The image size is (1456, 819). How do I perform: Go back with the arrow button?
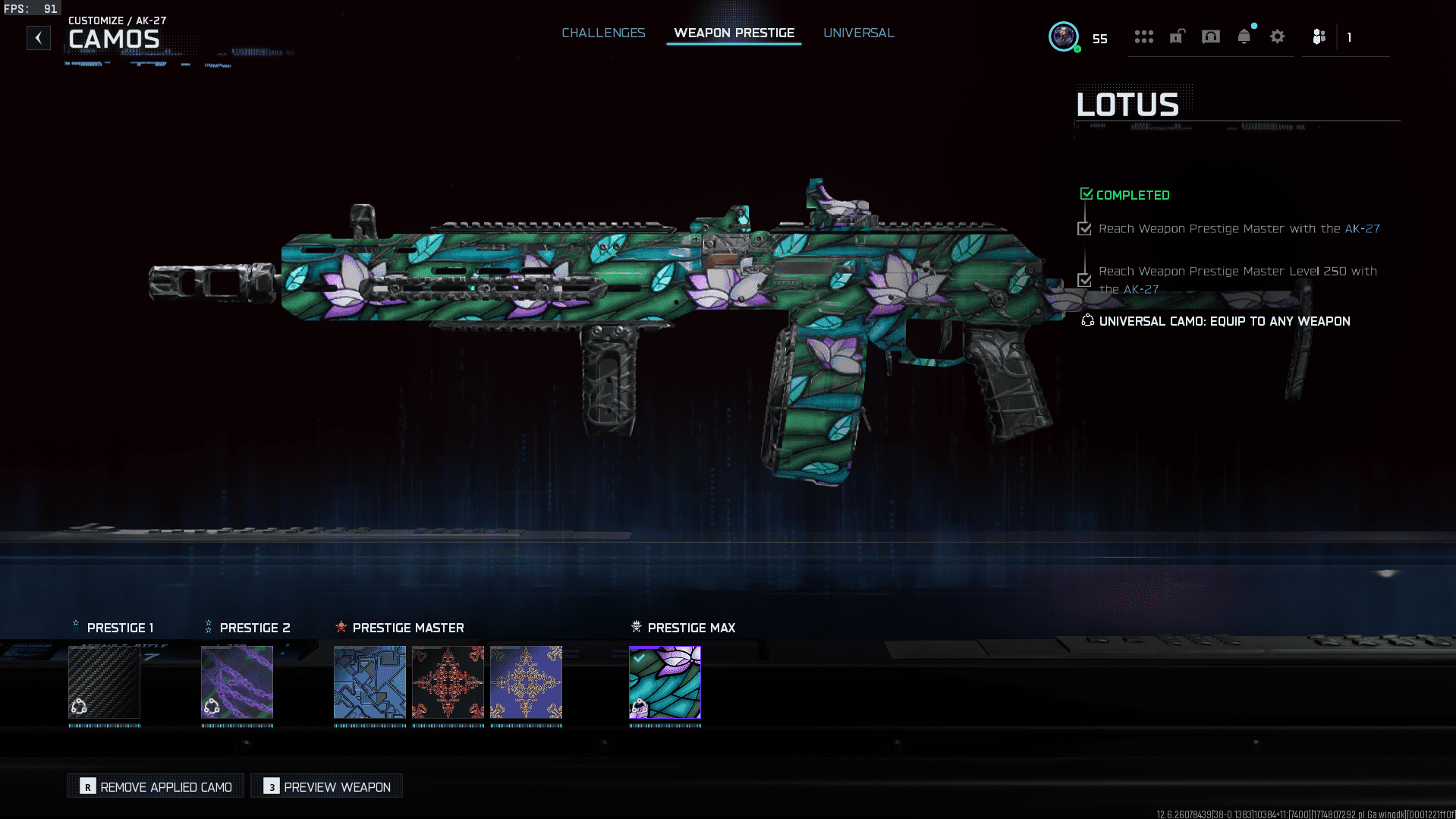click(39, 38)
